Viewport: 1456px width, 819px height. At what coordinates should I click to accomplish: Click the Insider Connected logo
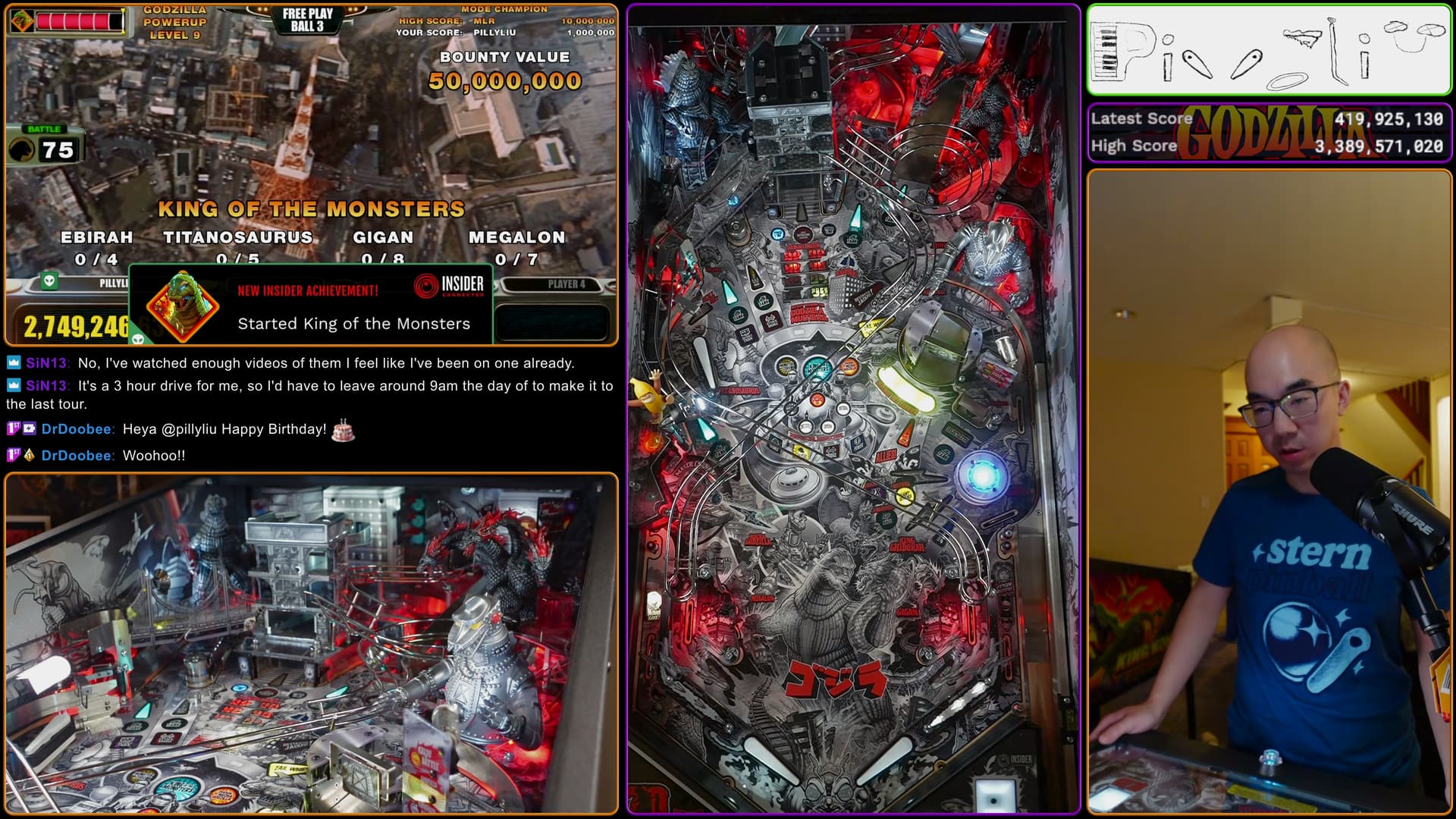[450, 285]
